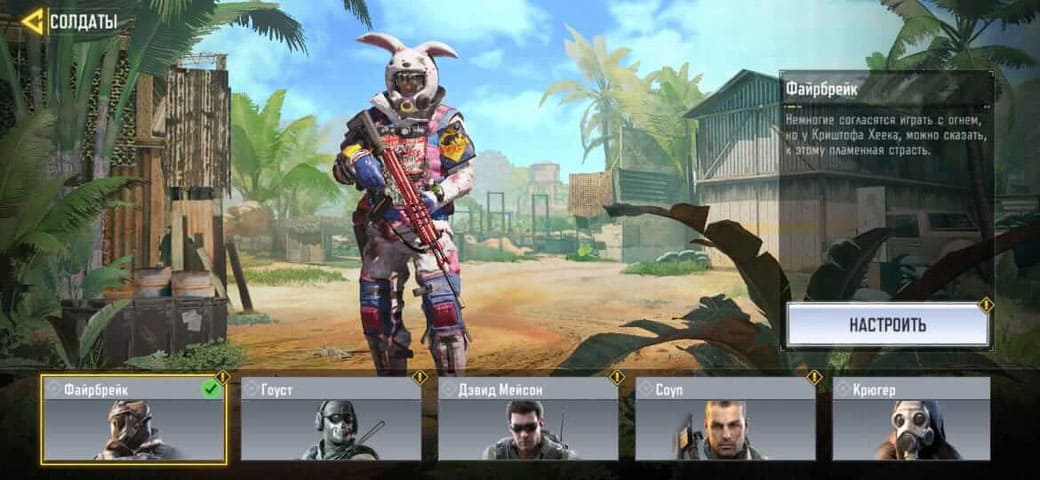Choose the Гоуст soldier card
Screen dimensions: 1040x480
(x=330, y=419)
